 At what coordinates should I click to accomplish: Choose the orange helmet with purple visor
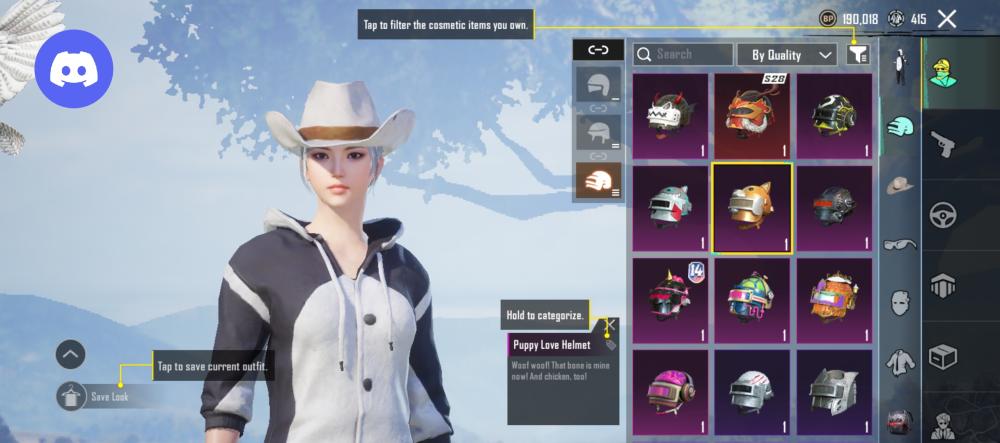tap(833, 300)
